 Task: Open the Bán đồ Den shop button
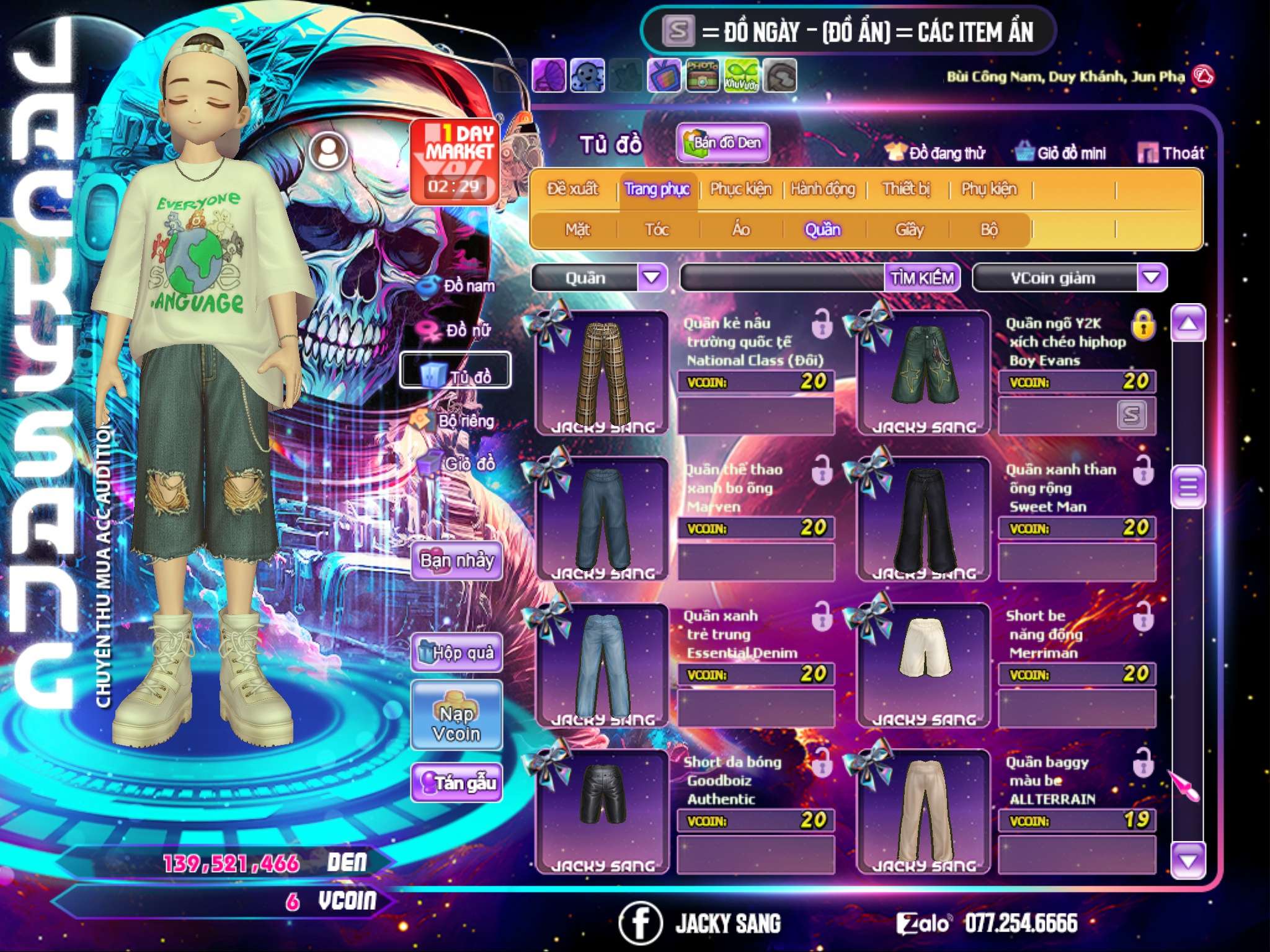click(x=722, y=143)
